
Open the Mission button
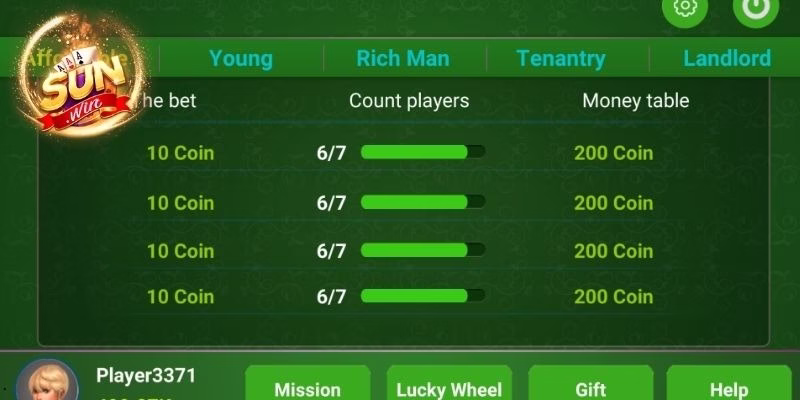[x=308, y=385]
